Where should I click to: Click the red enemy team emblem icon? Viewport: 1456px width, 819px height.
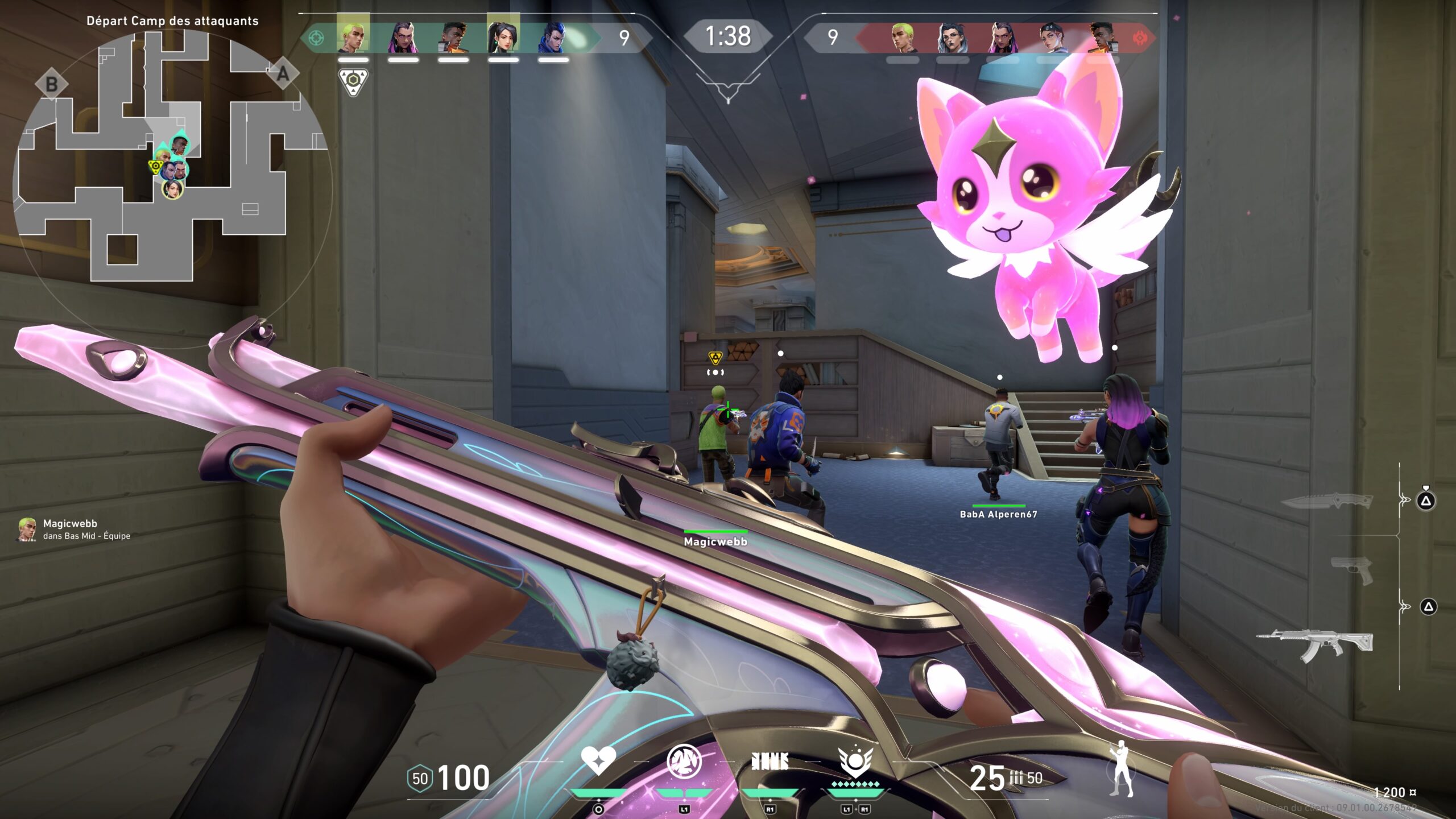click(x=1139, y=38)
